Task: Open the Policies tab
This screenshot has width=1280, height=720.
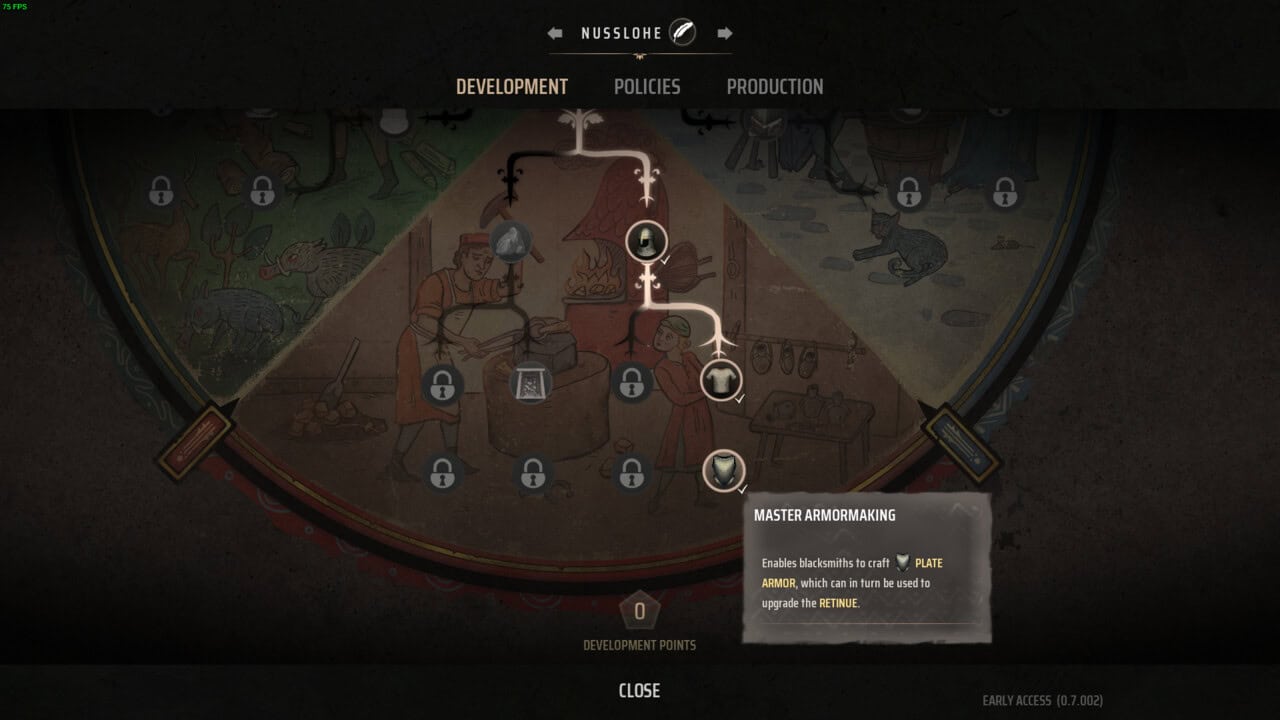Action: point(647,87)
